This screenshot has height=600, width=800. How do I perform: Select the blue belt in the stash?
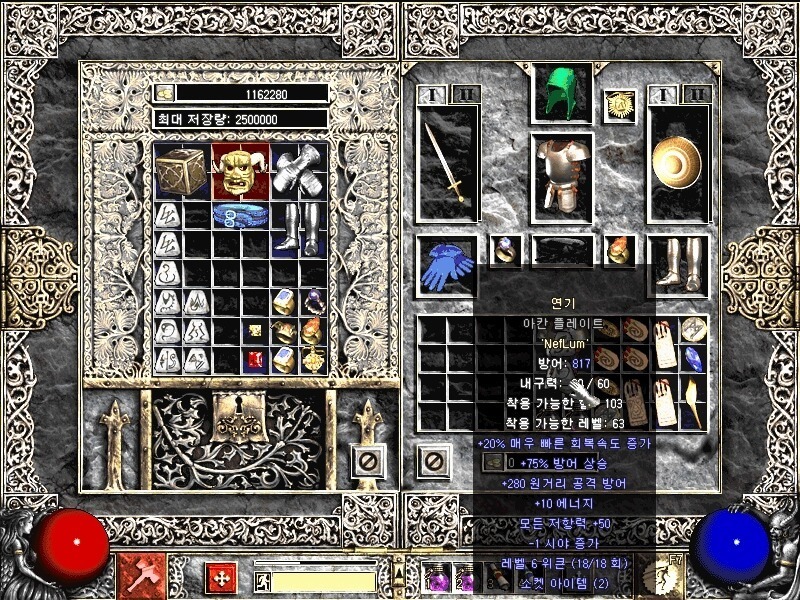[241, 216]
